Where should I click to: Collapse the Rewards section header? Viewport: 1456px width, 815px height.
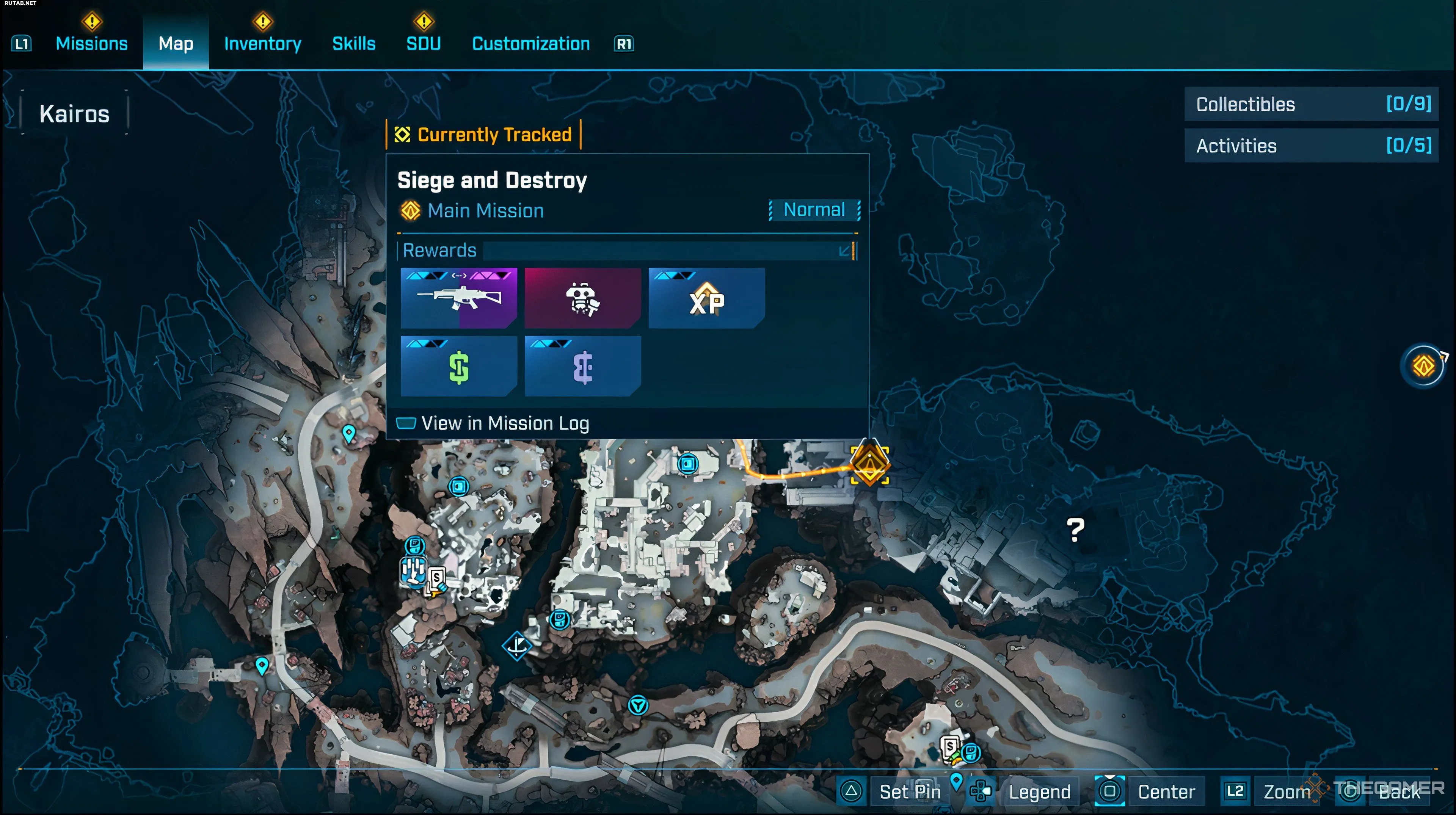(x=846, y=251)
